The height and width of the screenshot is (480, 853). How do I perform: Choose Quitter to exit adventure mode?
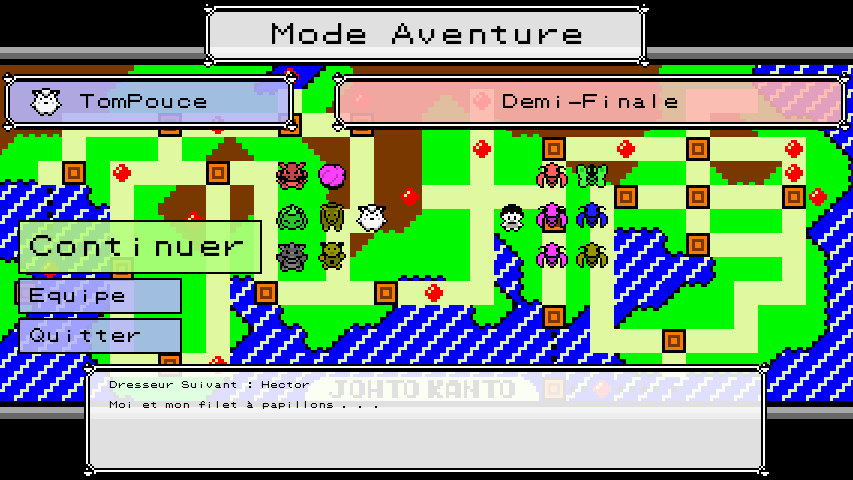[99, 335]
